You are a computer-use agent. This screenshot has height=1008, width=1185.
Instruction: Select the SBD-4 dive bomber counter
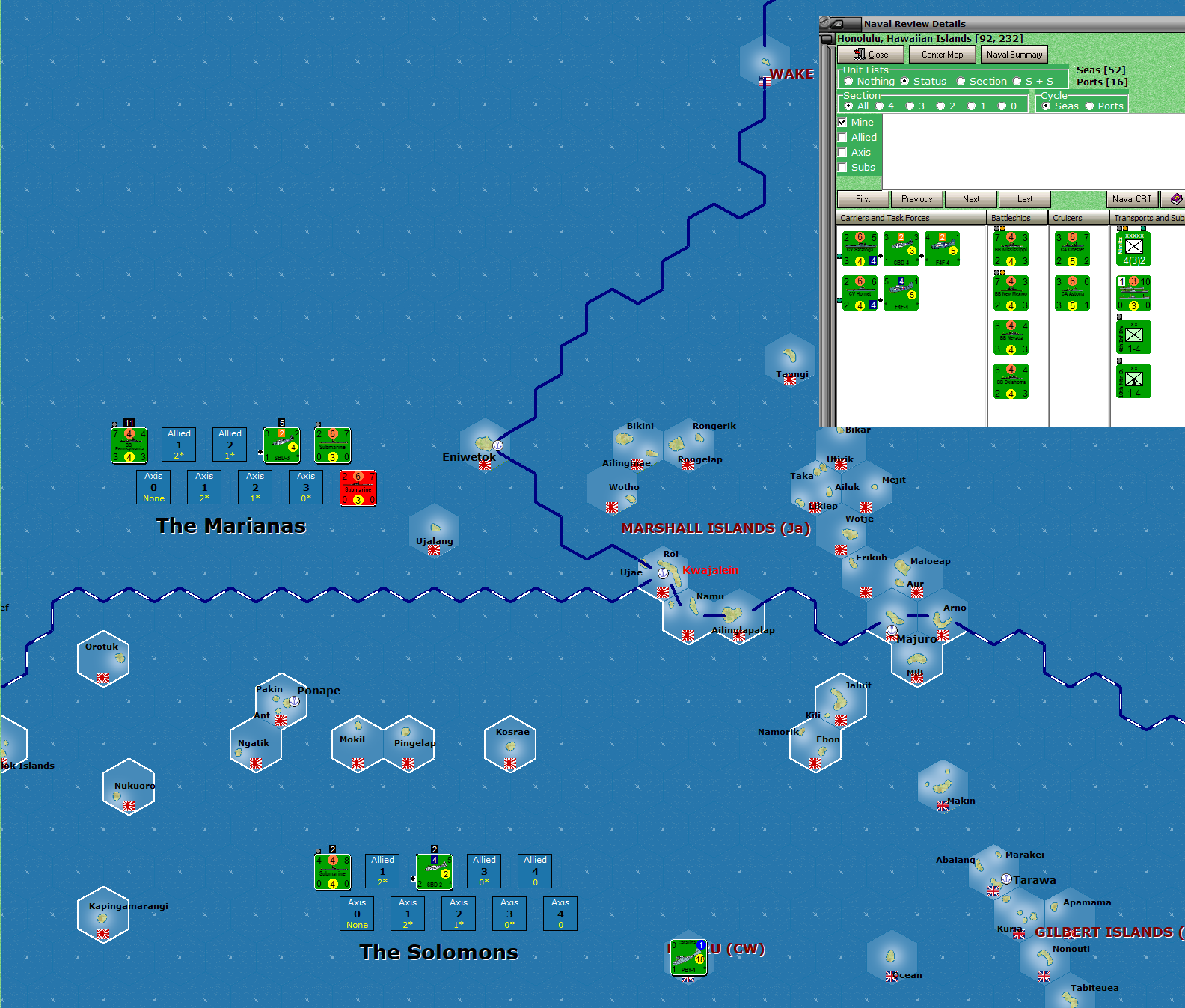click(x=901, y=248)
